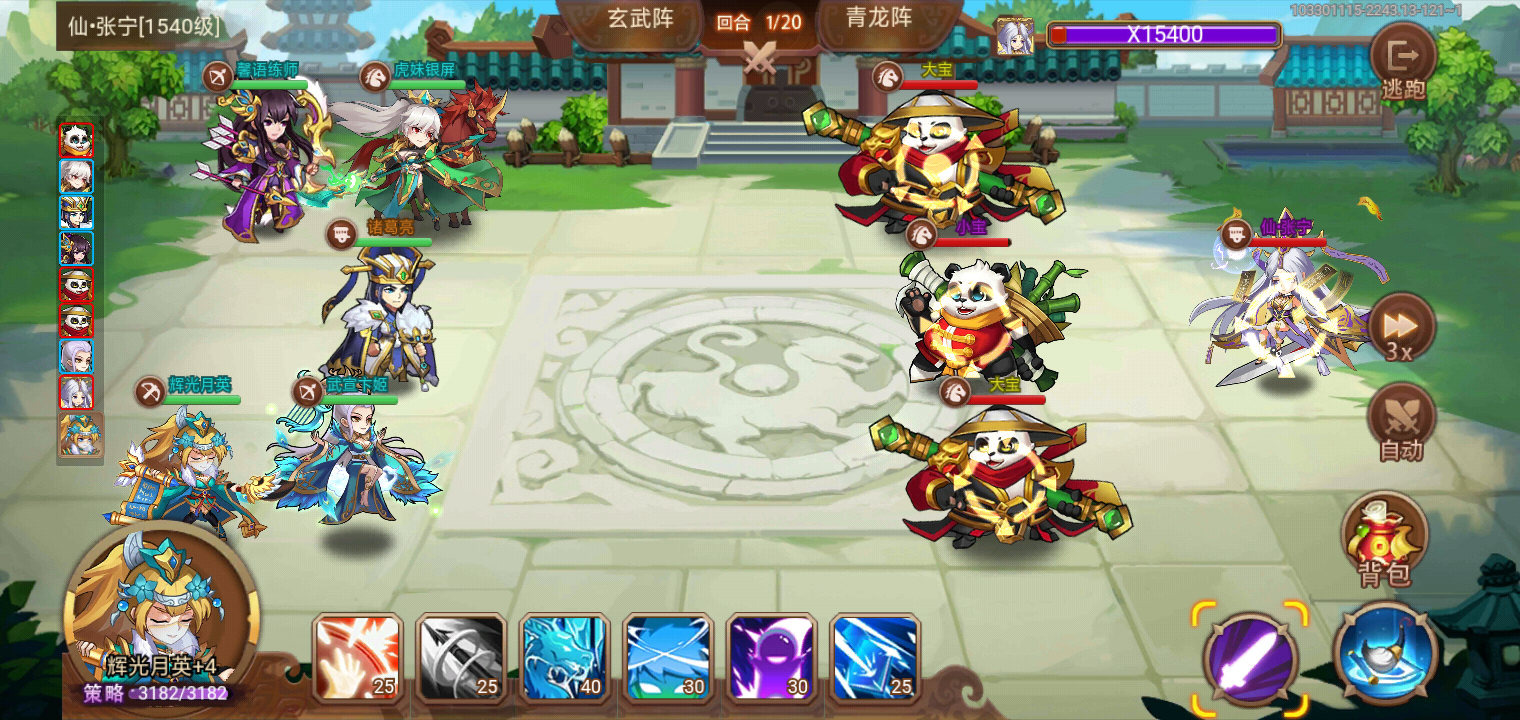
Task: Use the swirling wind hero skill
Action: pyautogui.click(x=669, y=657)
